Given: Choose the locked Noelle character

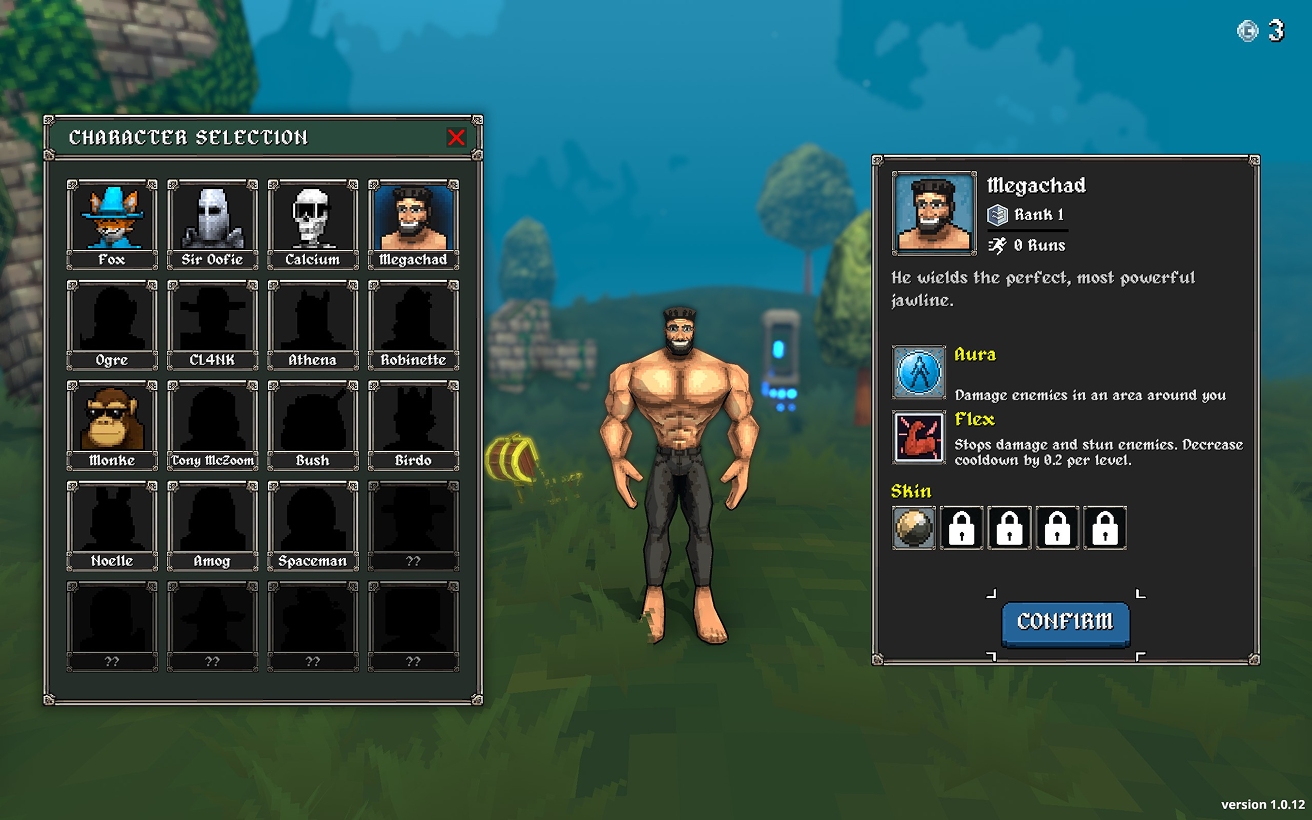Looking at the screenshot, I should pyautogui.click(x=112, y=524).
